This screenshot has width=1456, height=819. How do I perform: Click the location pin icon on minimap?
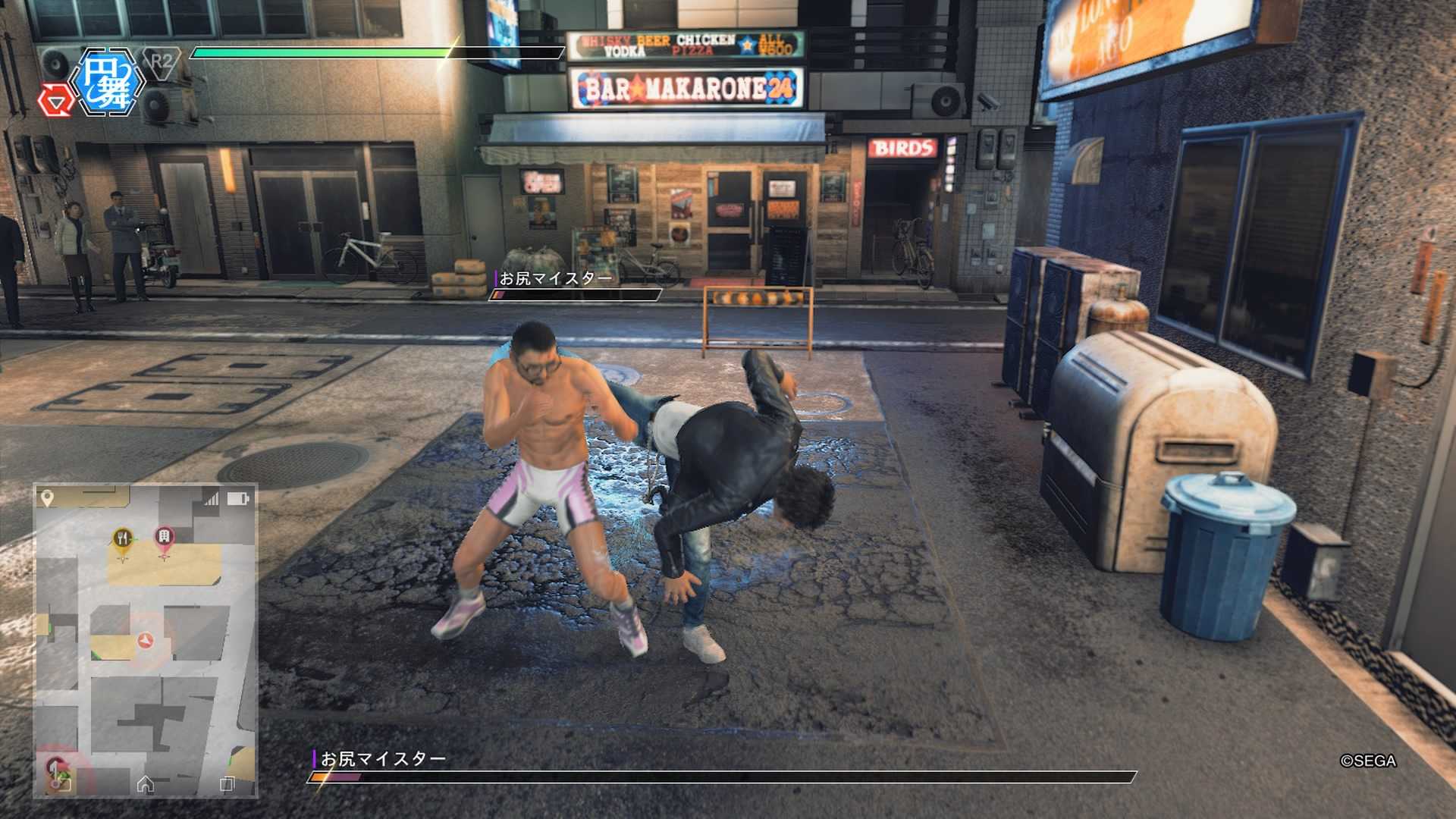47,497
